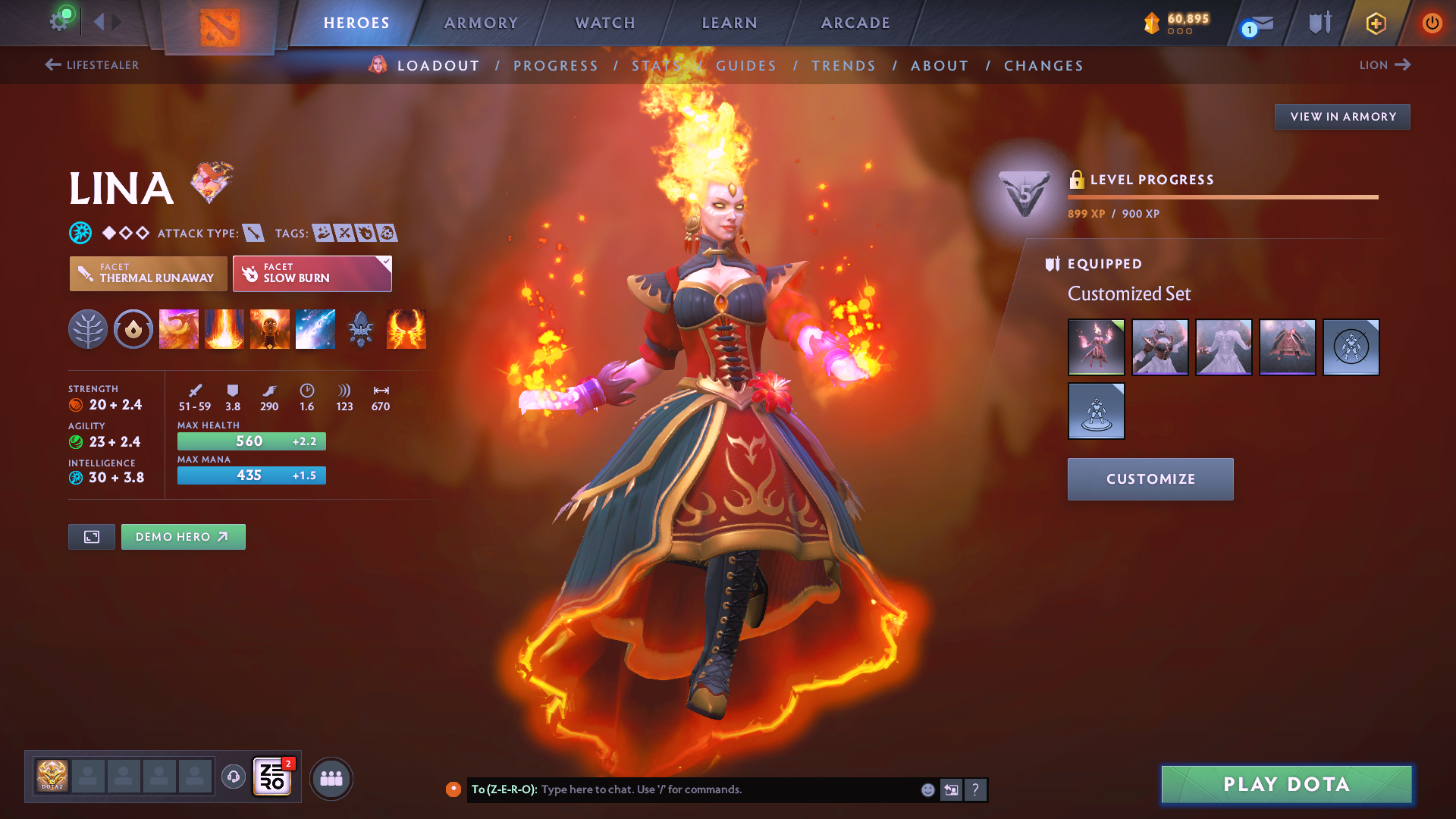The height and width of the screenshot is (819, 1456).
Task: Choose the Slow Burn facet
Action: (x=312, y=274)
